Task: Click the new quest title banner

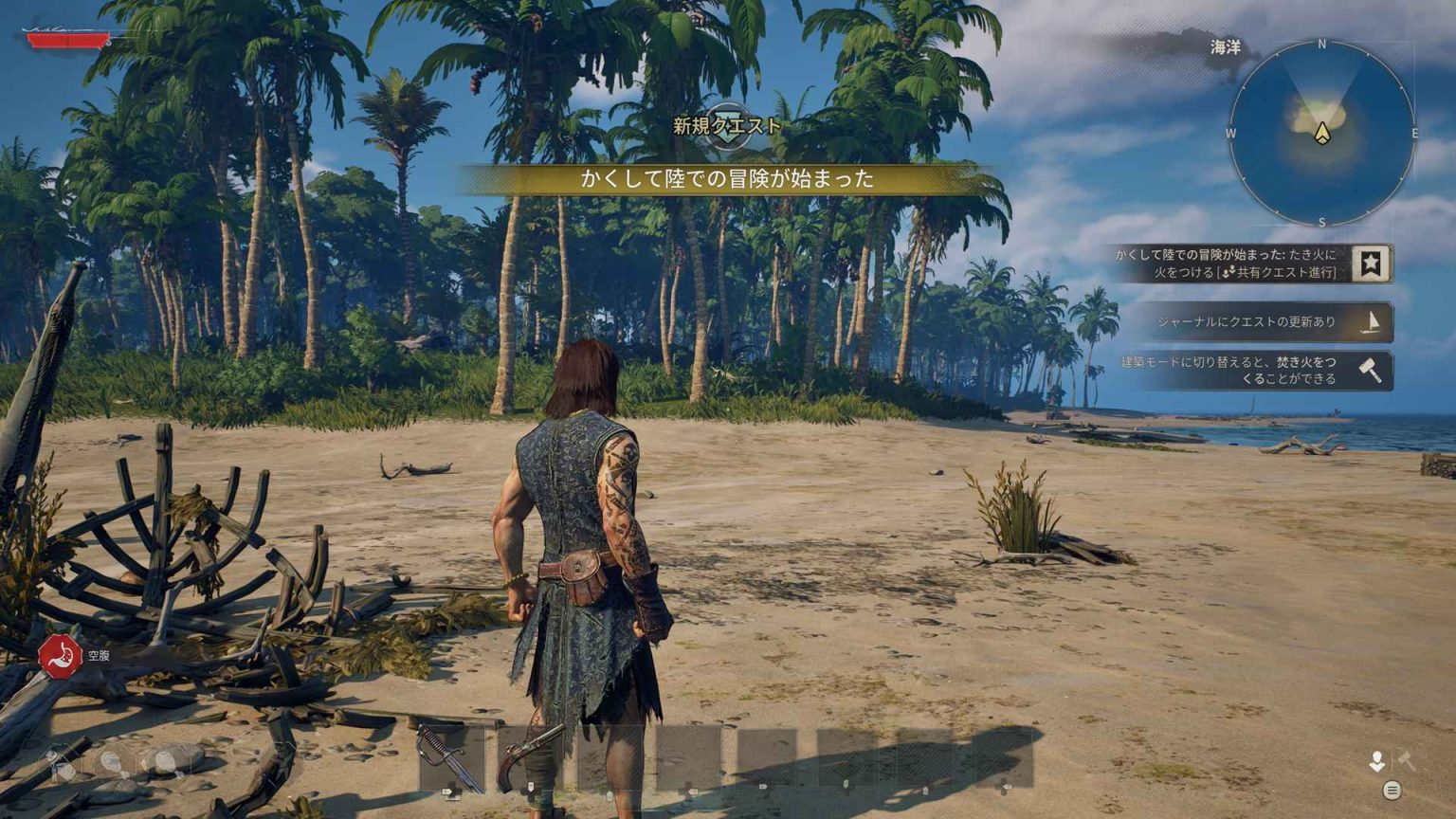Action: (728, 178)
